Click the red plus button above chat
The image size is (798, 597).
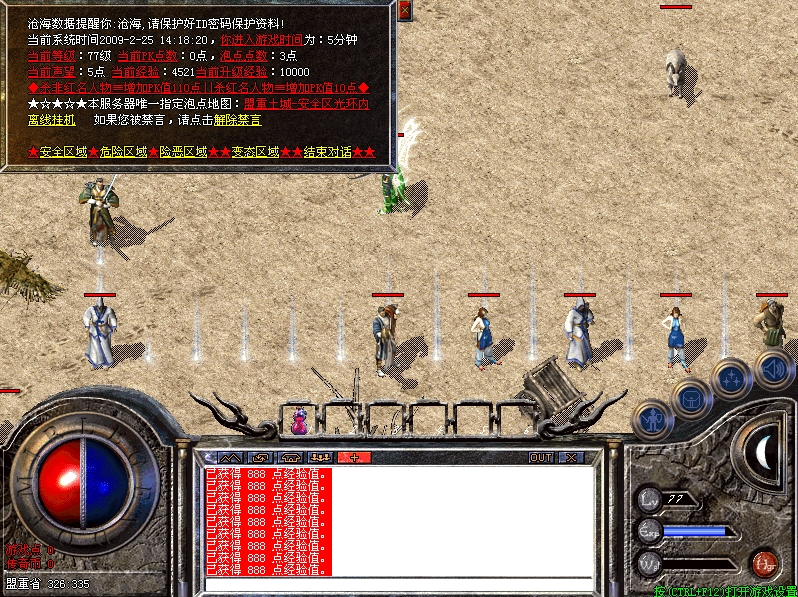click(354, 457)
